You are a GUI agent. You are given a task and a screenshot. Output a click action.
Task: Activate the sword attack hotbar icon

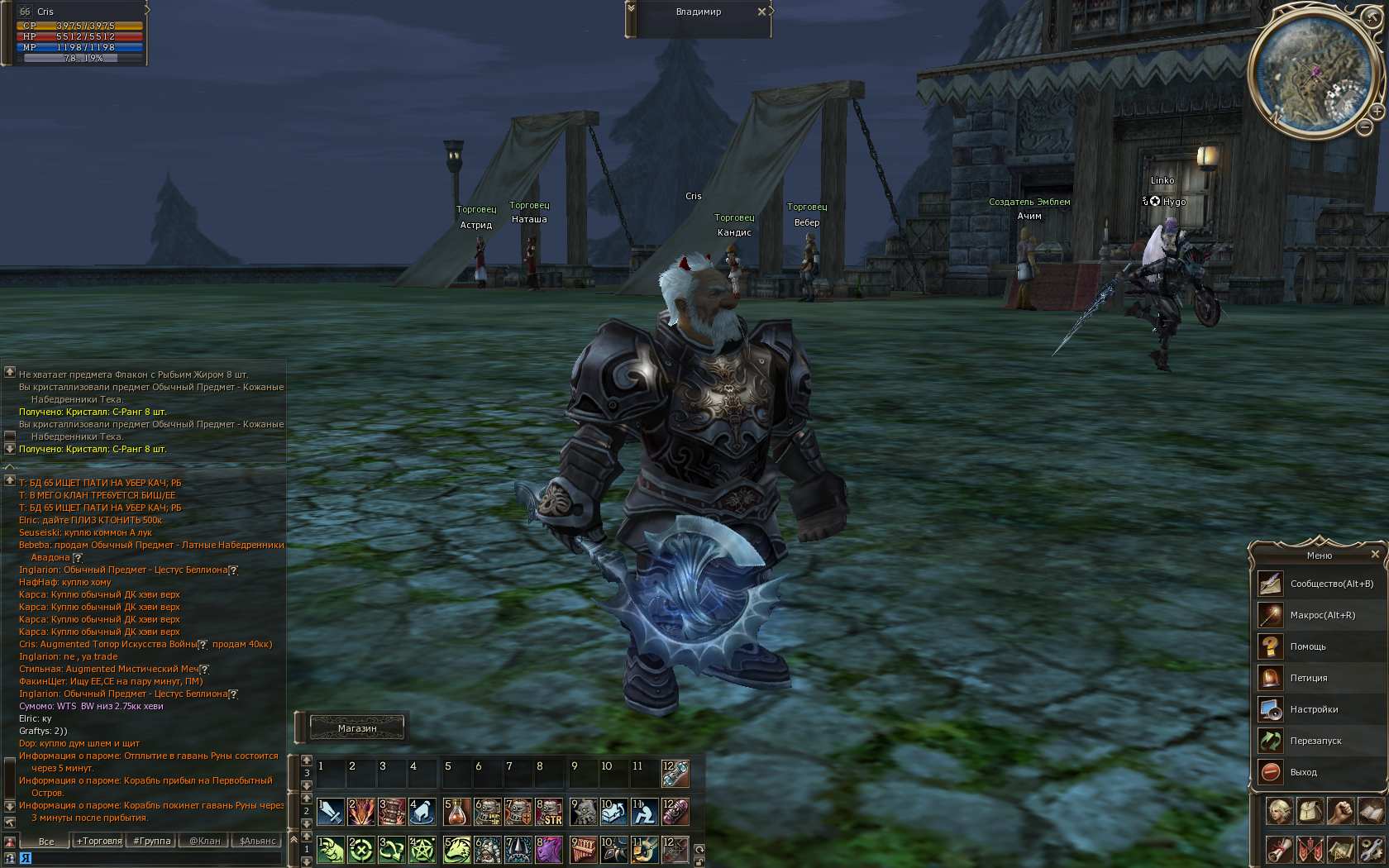(x=331, y=812)
